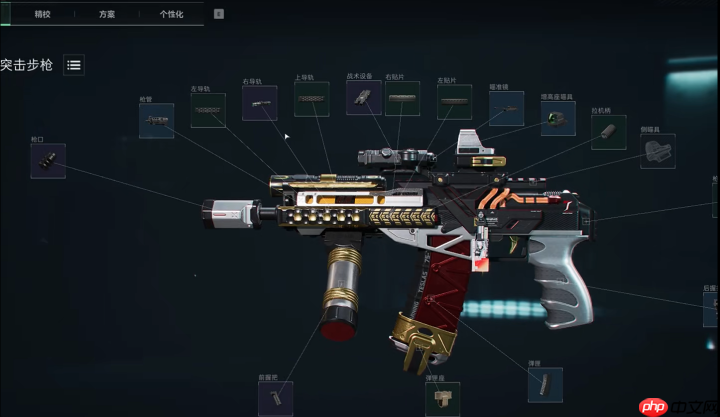Viewport: 720px width, 417px height.
Task: Switch to the 个性化 tab
Action: pos(171,14)
